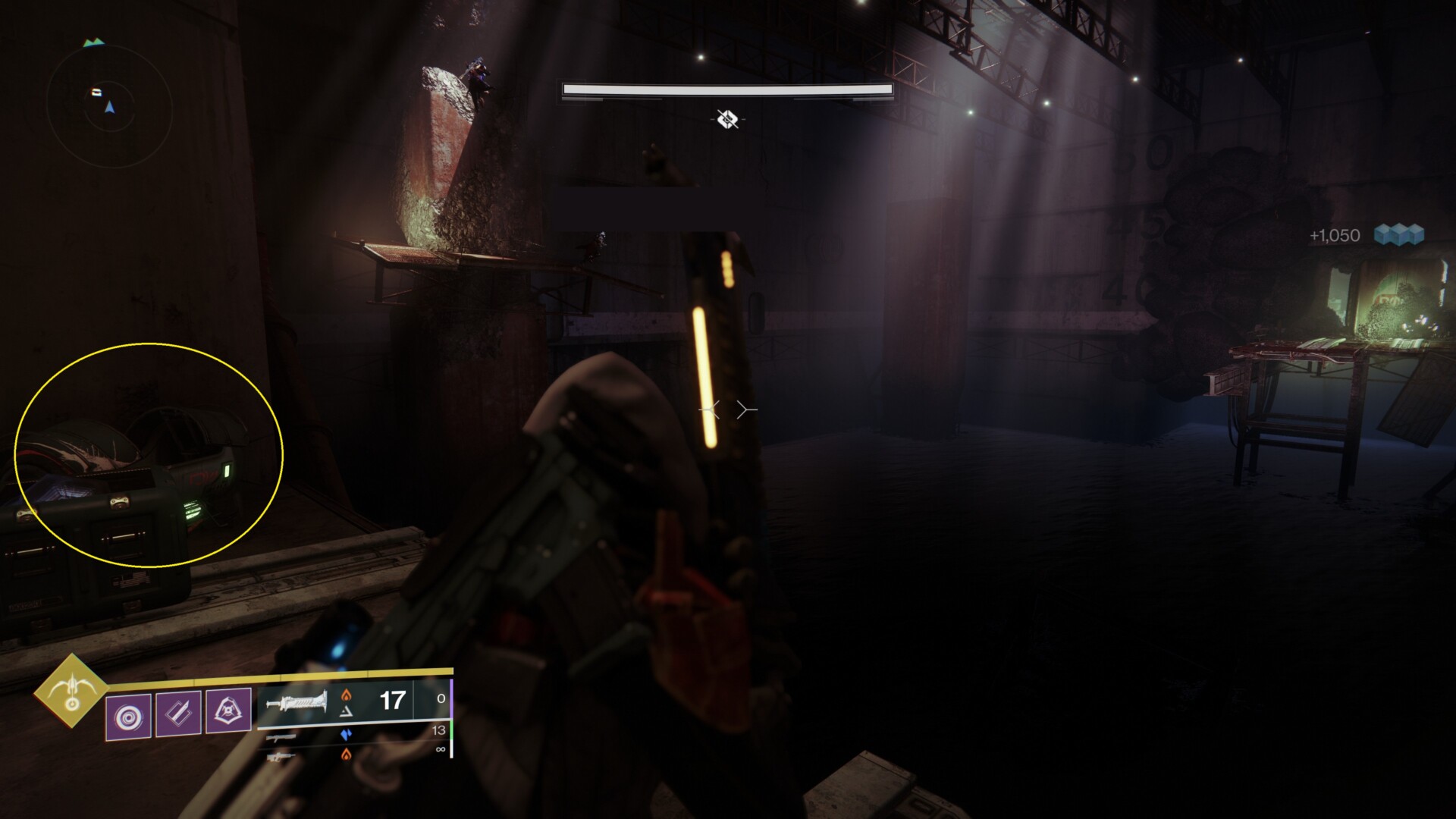
Task: Use the knife melee ability icon
Action: [x=178, y=714]
